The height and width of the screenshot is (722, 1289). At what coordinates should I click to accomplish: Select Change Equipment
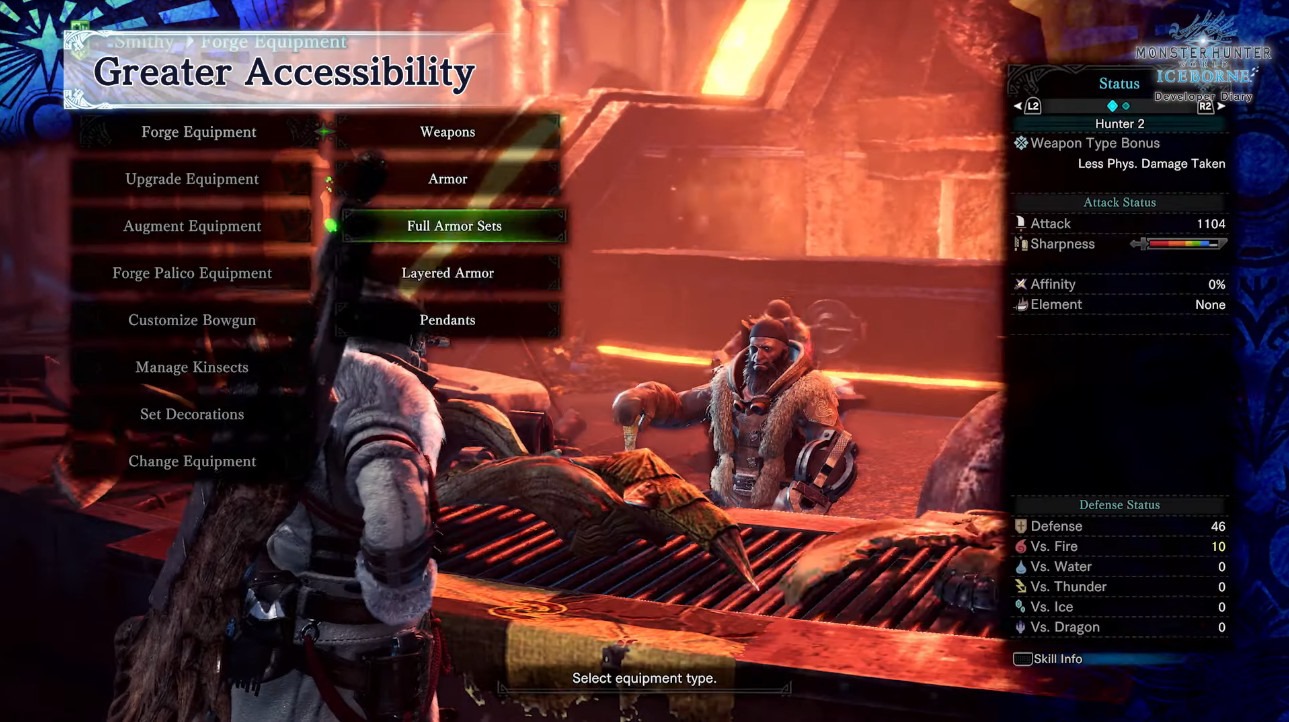click(x=192, y=461)
